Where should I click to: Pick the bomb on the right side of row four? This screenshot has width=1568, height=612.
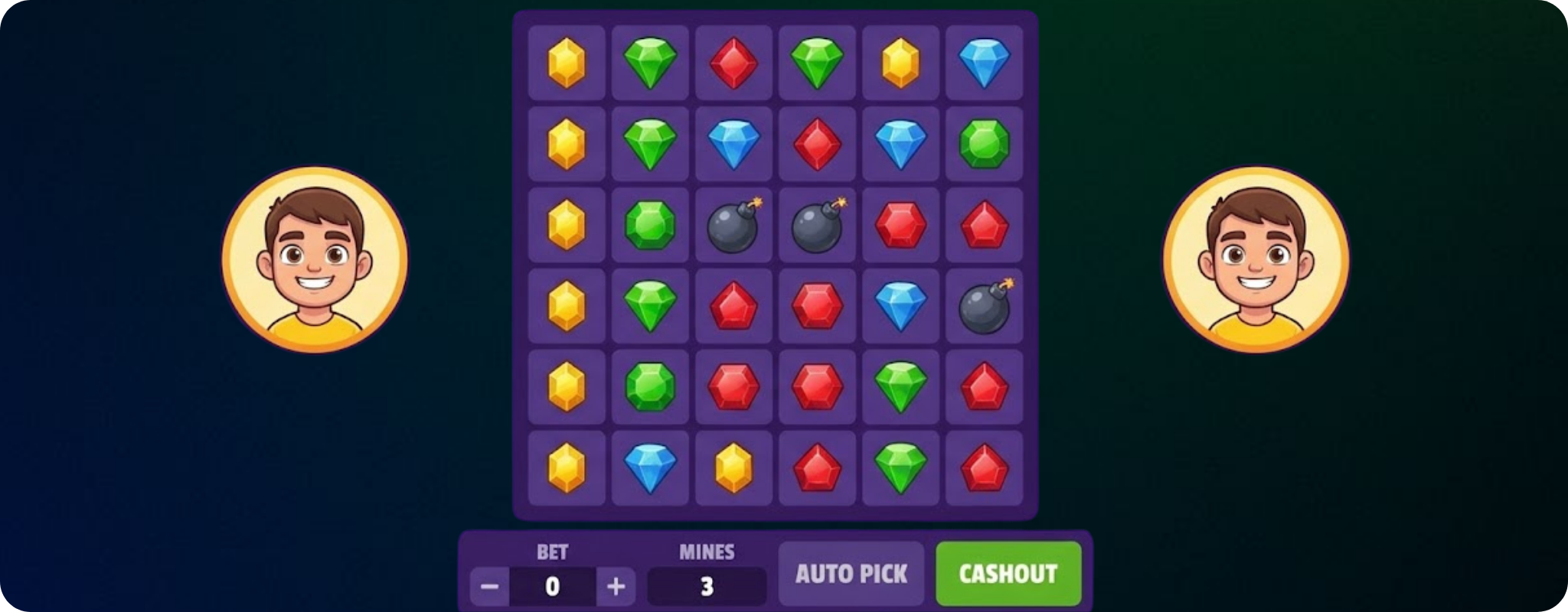click(x=985, y=308)
